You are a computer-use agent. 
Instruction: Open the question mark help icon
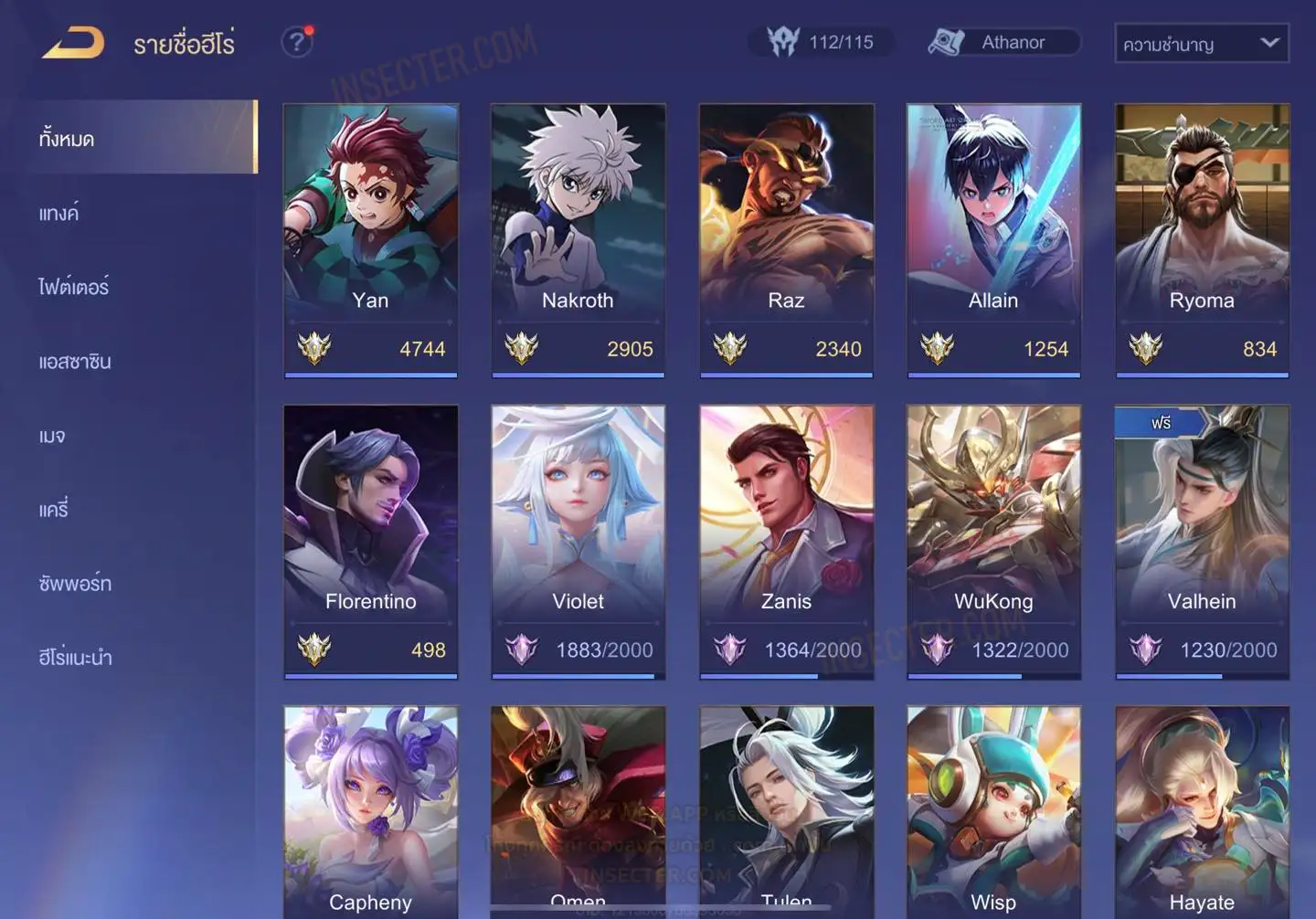tap(296, 42)
